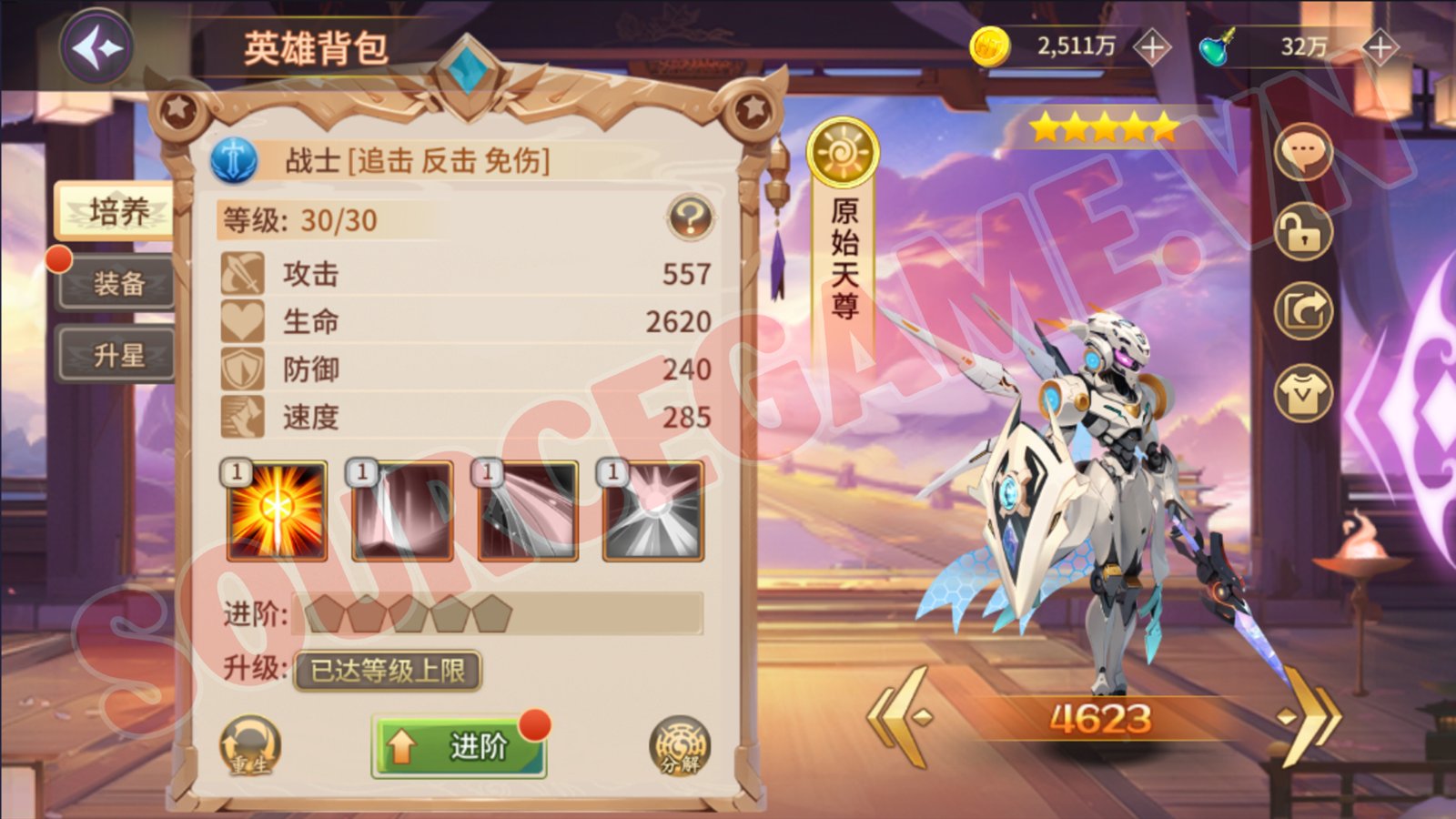Tap the 重生 rebirth button
Viewport: 1456px width, 819px height.
pyautogui.click(x=249, y=747)
